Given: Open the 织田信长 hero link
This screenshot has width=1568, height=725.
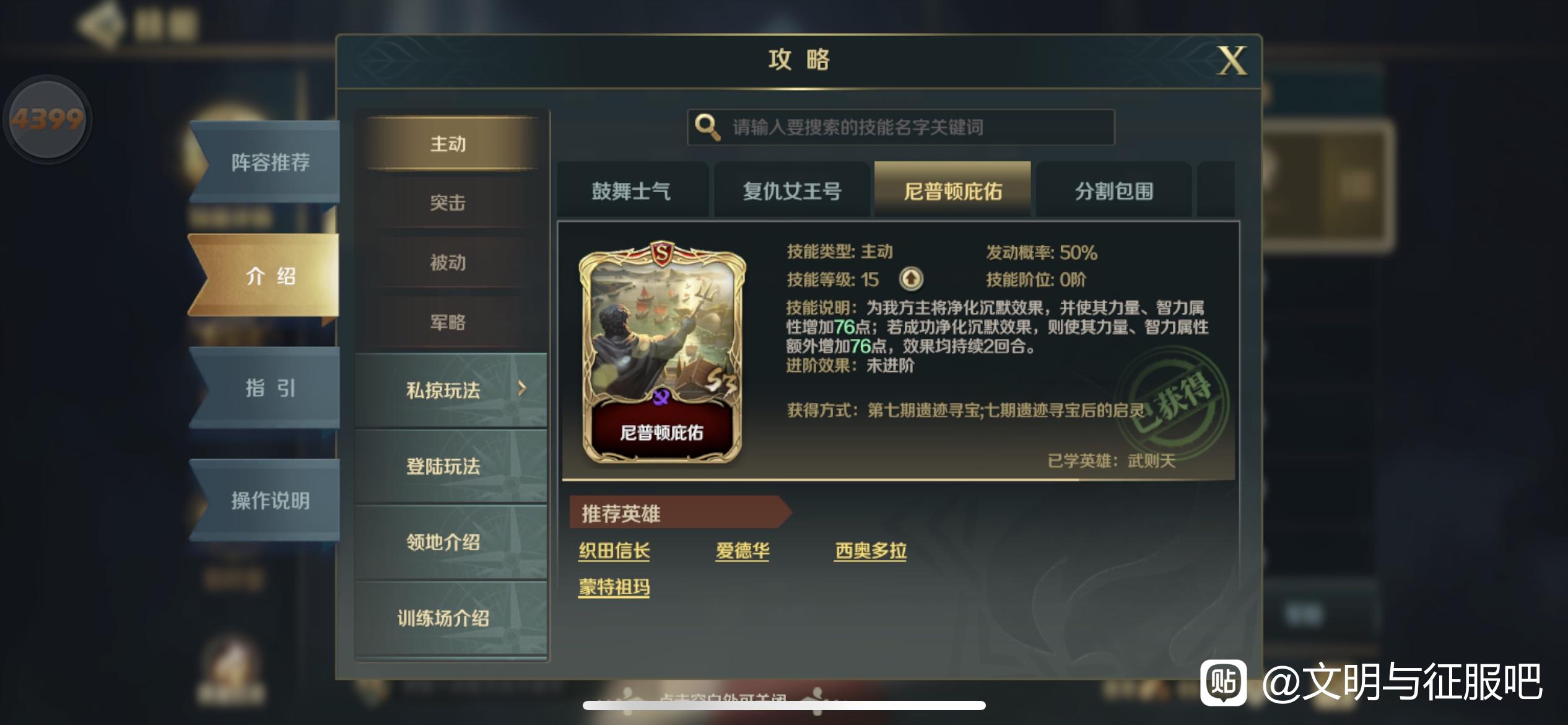Looking at the screenshot, I should pyautogui.click(x=614, y=550).
